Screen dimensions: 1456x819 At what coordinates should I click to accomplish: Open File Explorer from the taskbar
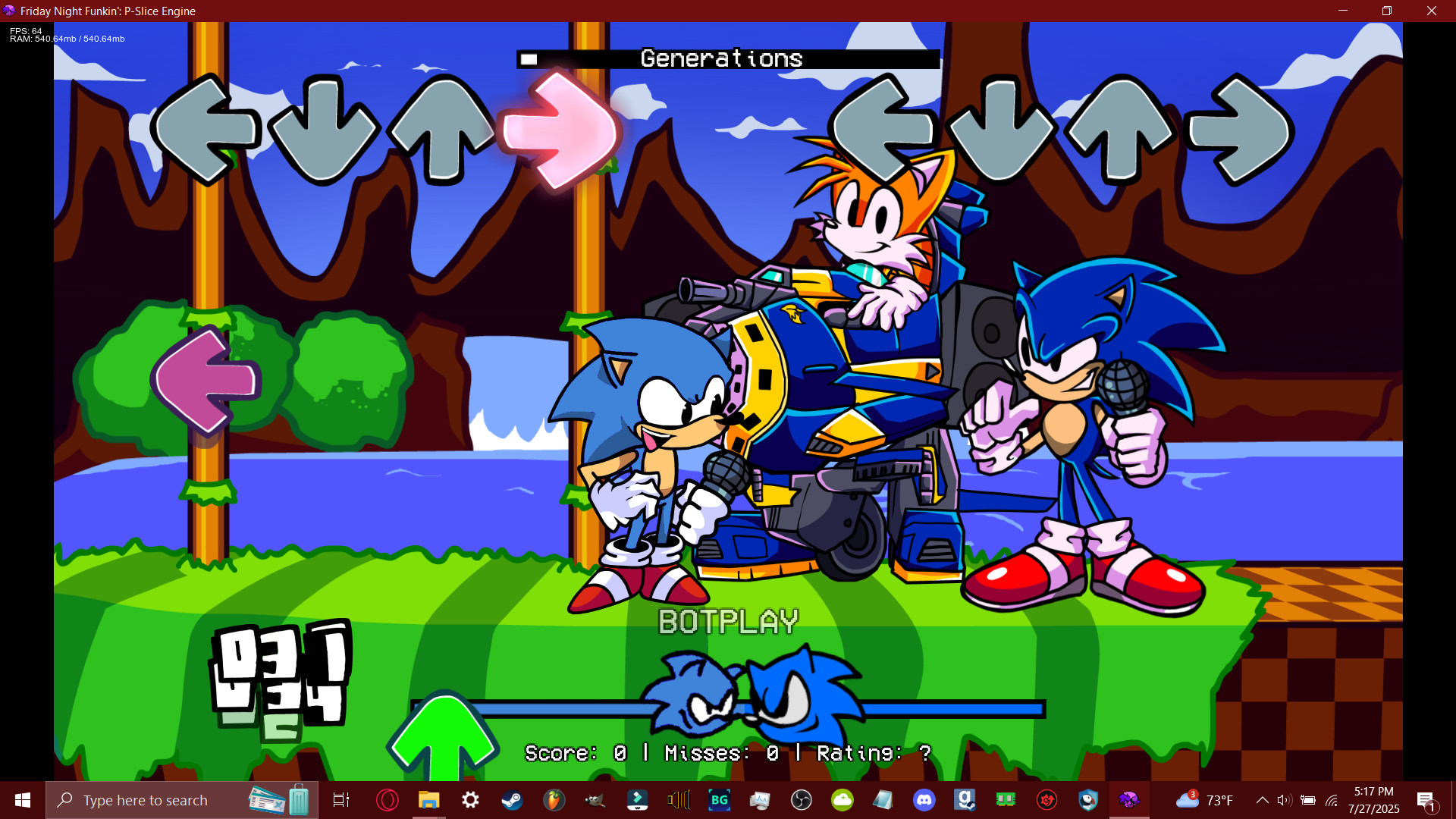pyautogui.click(x=428, y=799)
